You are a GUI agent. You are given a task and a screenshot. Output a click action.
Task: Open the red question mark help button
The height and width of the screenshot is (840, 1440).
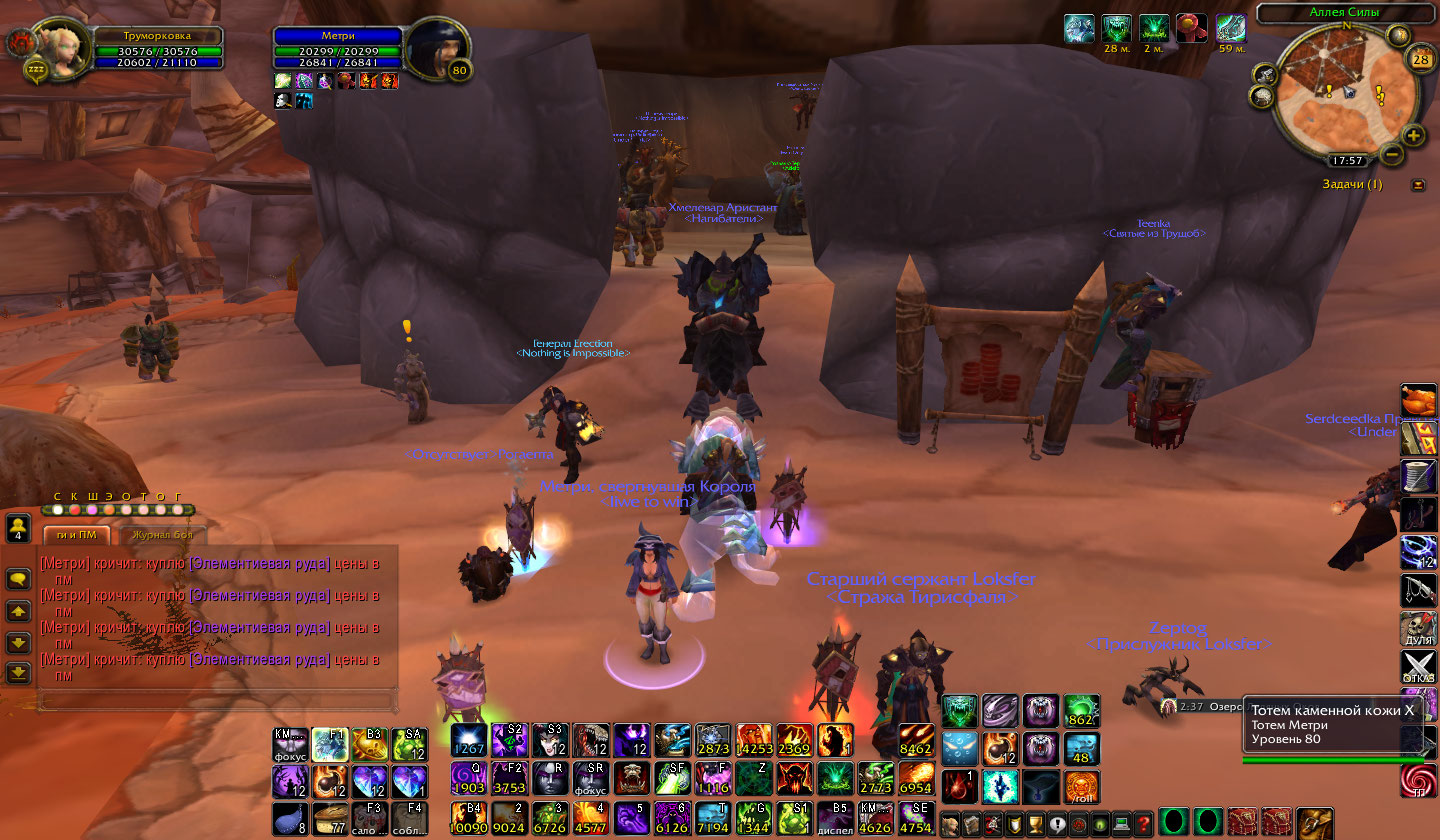coord(1145,824)
